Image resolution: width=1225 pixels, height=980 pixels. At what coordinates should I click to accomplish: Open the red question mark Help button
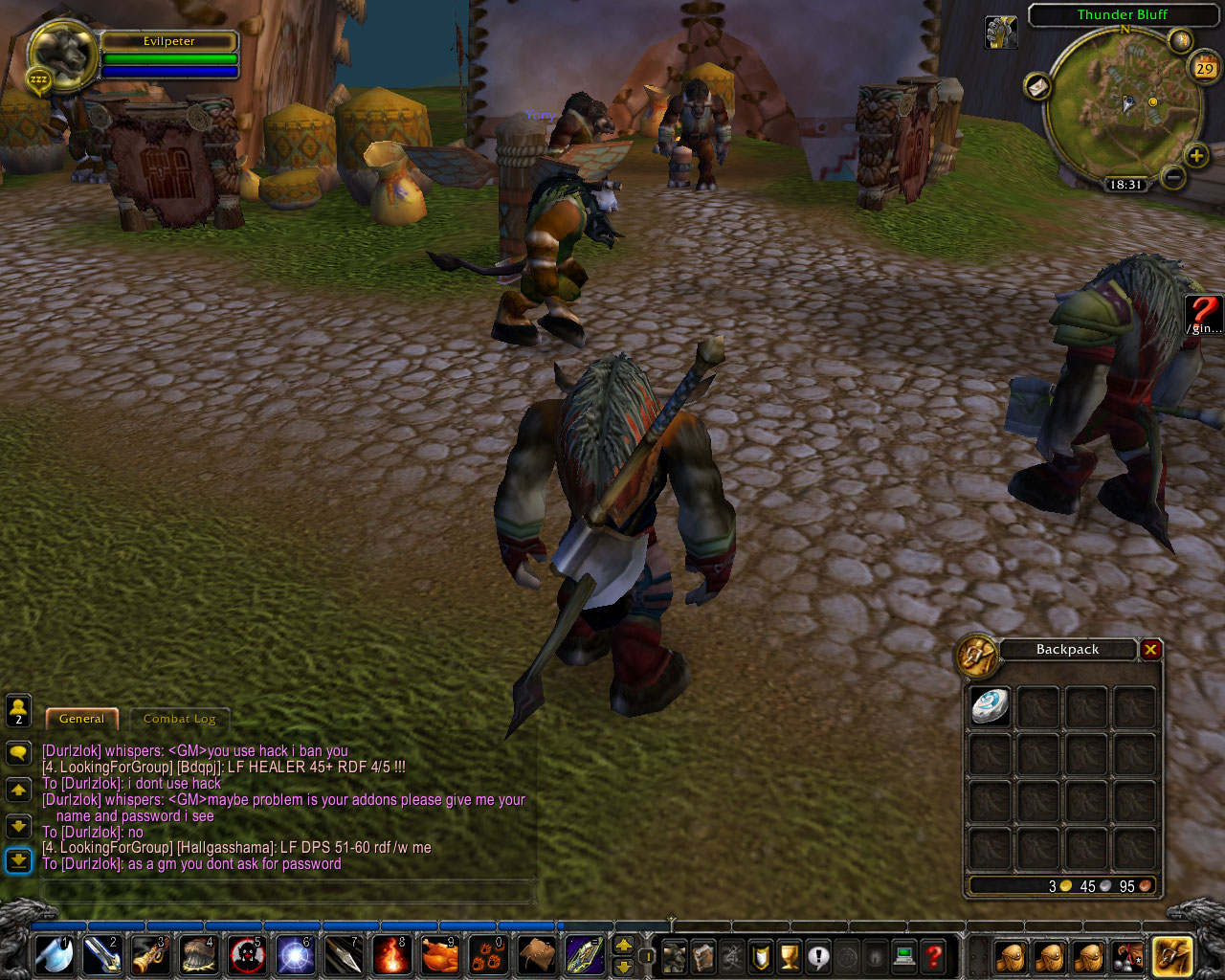pyautogui.click(x=934, y=956)
